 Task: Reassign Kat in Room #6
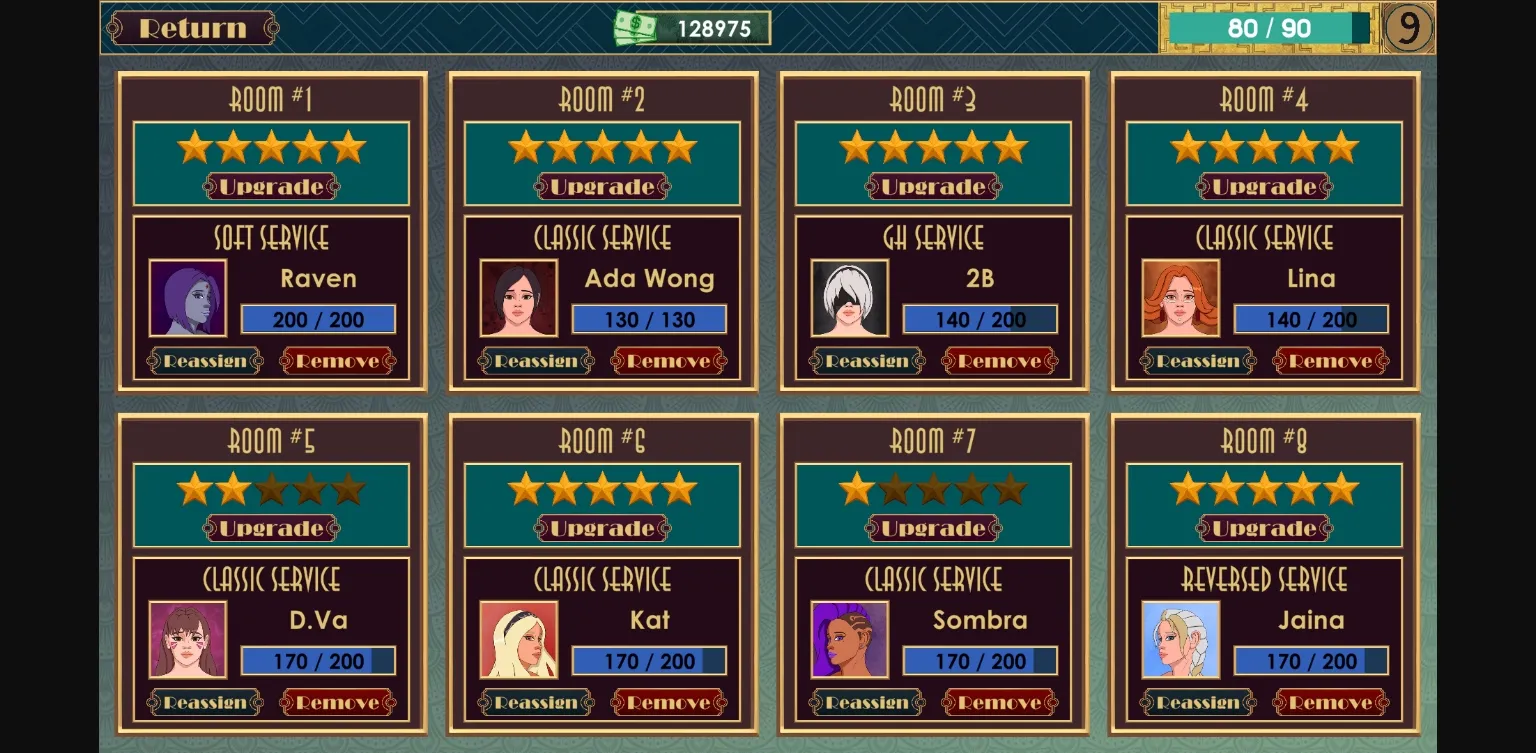tap(536, 703)
